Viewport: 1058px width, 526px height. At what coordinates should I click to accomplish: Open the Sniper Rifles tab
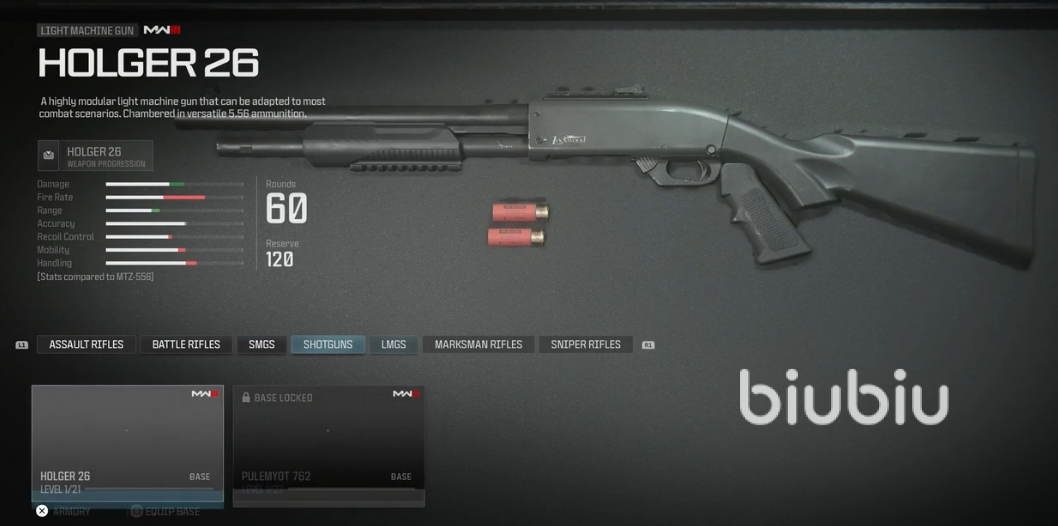tap(585, 345)
